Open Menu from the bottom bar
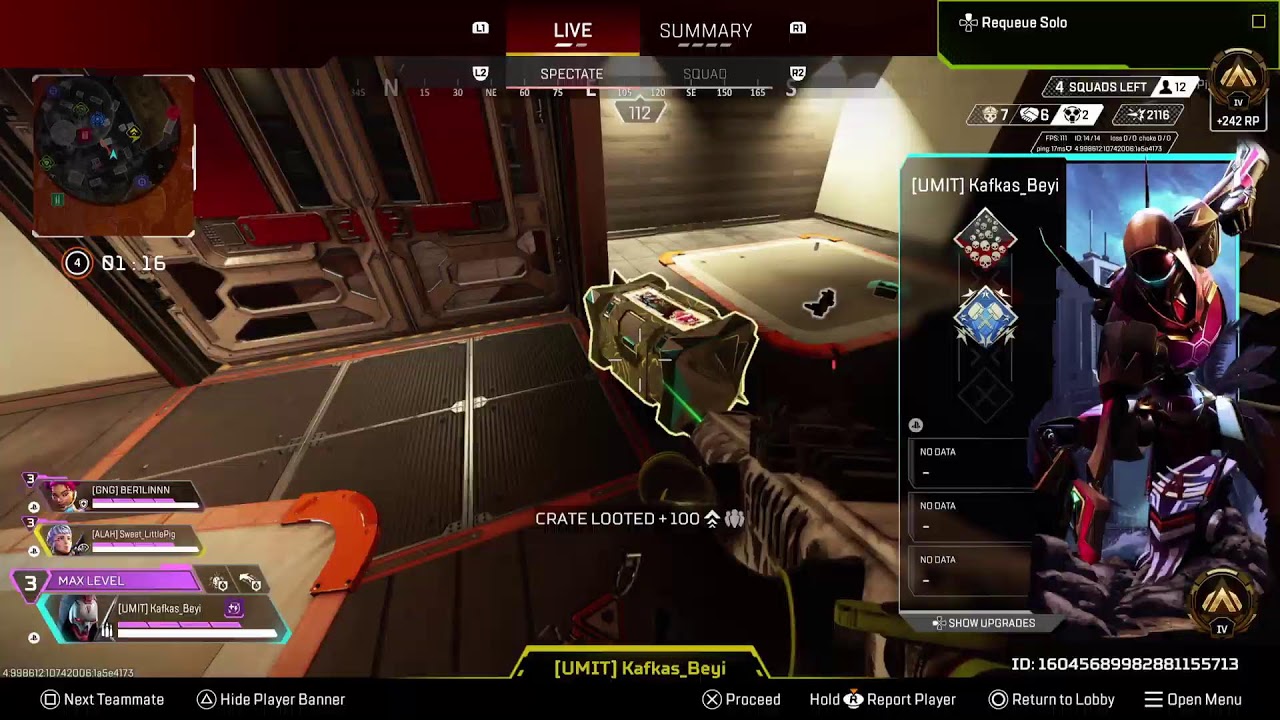Viewport: 1280px width, 720px height. point(1193,700)
